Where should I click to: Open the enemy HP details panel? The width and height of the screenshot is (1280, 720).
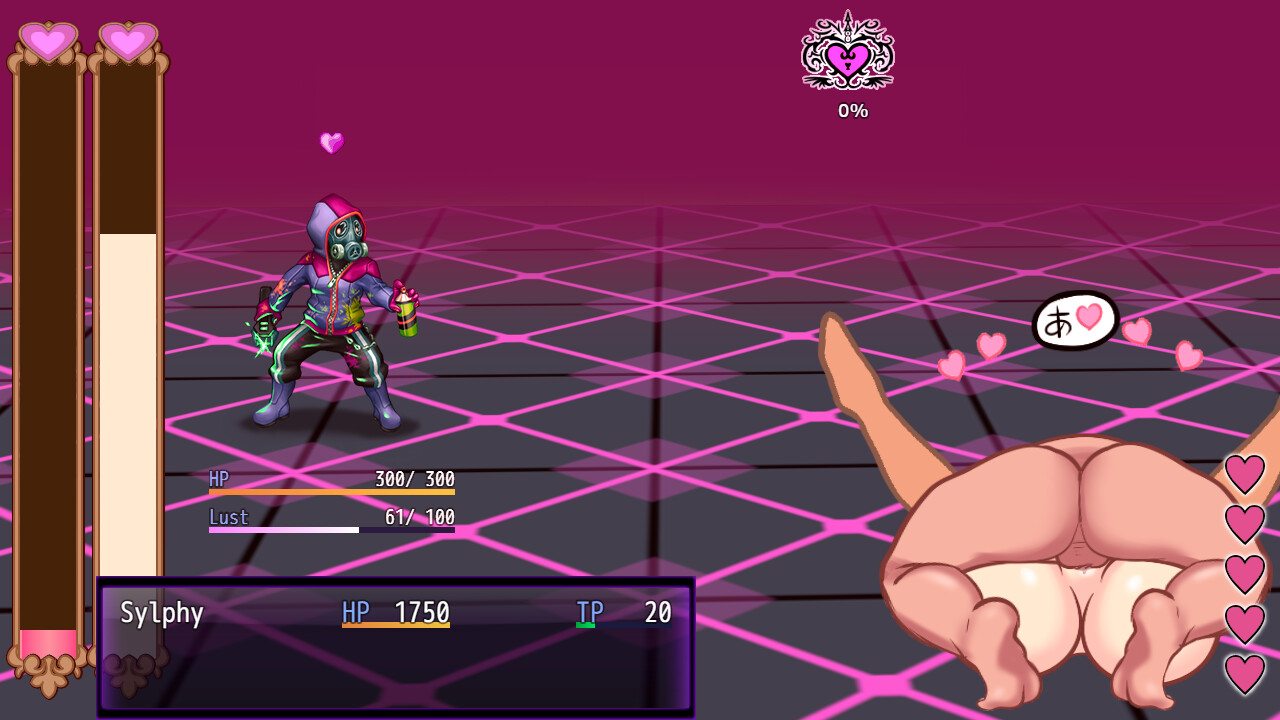click(x=330, y=498)
